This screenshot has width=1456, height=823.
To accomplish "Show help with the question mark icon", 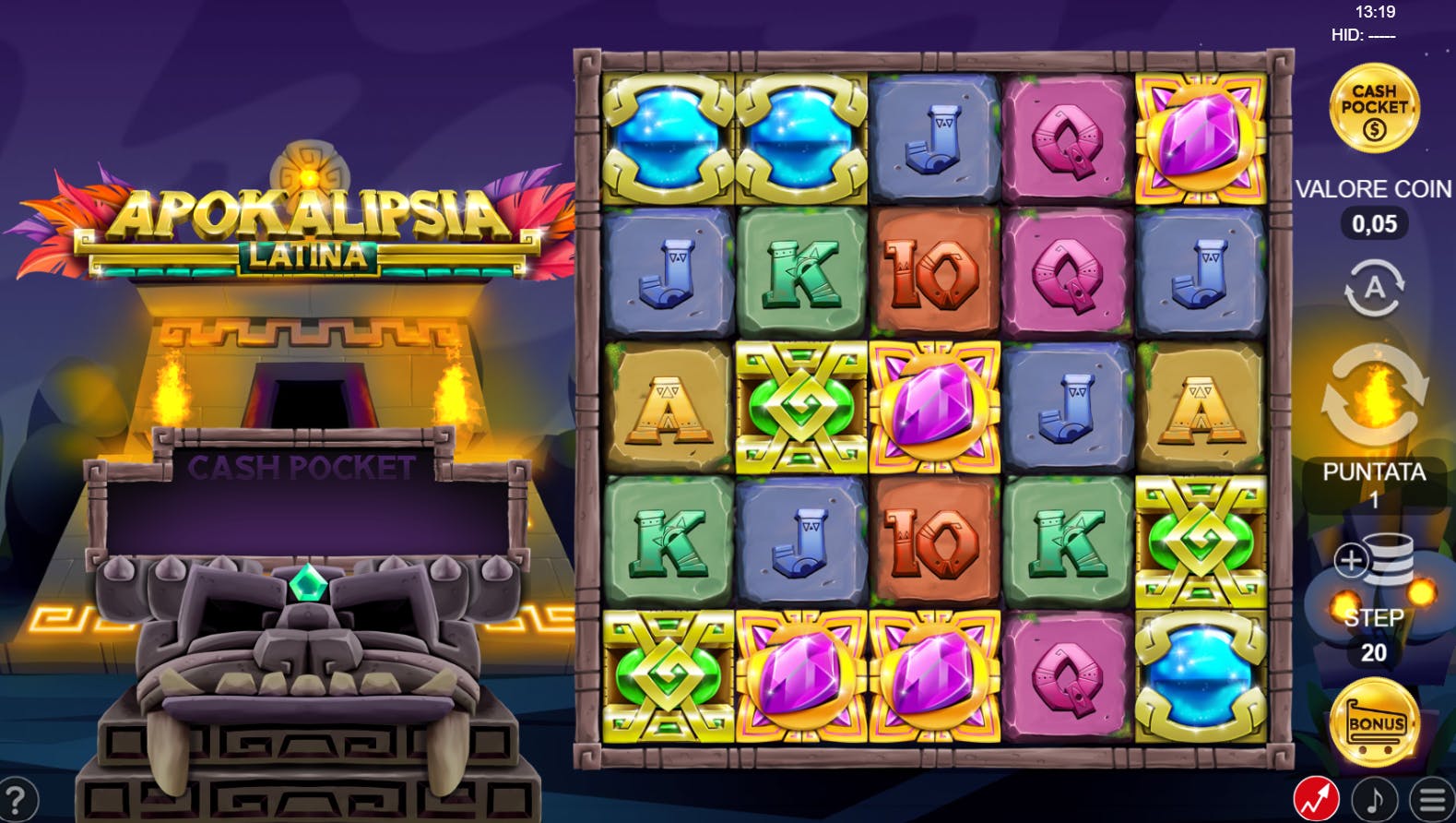I will coord(17,799).
